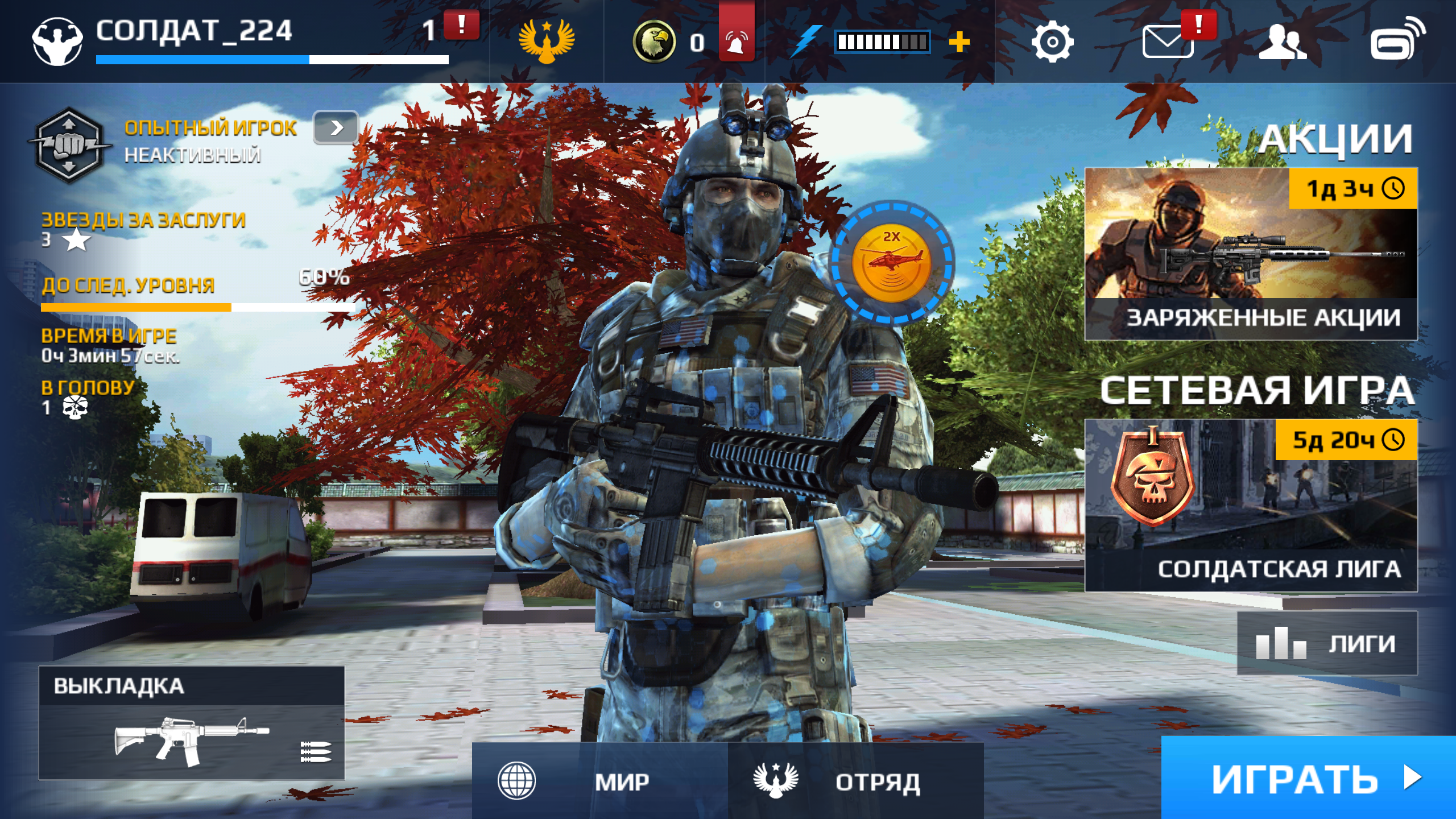
Task: Tap the red alarm siren icon
Action: tap(736, 40)
